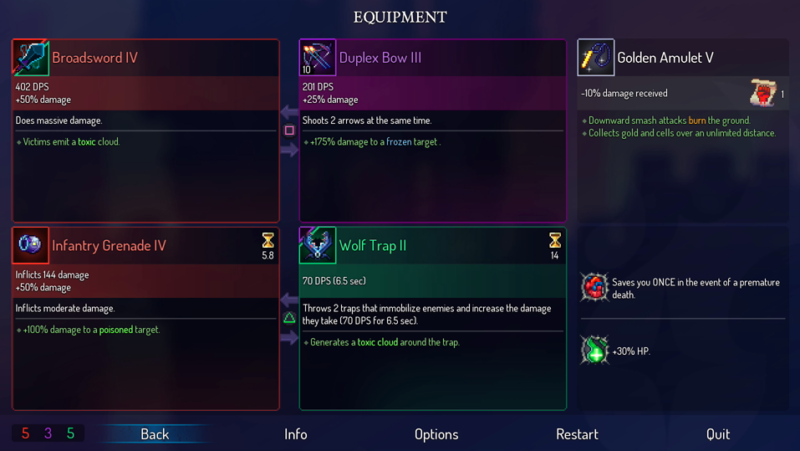The height and width of the screenshot is (451, 800).
Task: Click the Duplex Bow weapon icon
Action: pyautogui.click(x=318, y=58)
